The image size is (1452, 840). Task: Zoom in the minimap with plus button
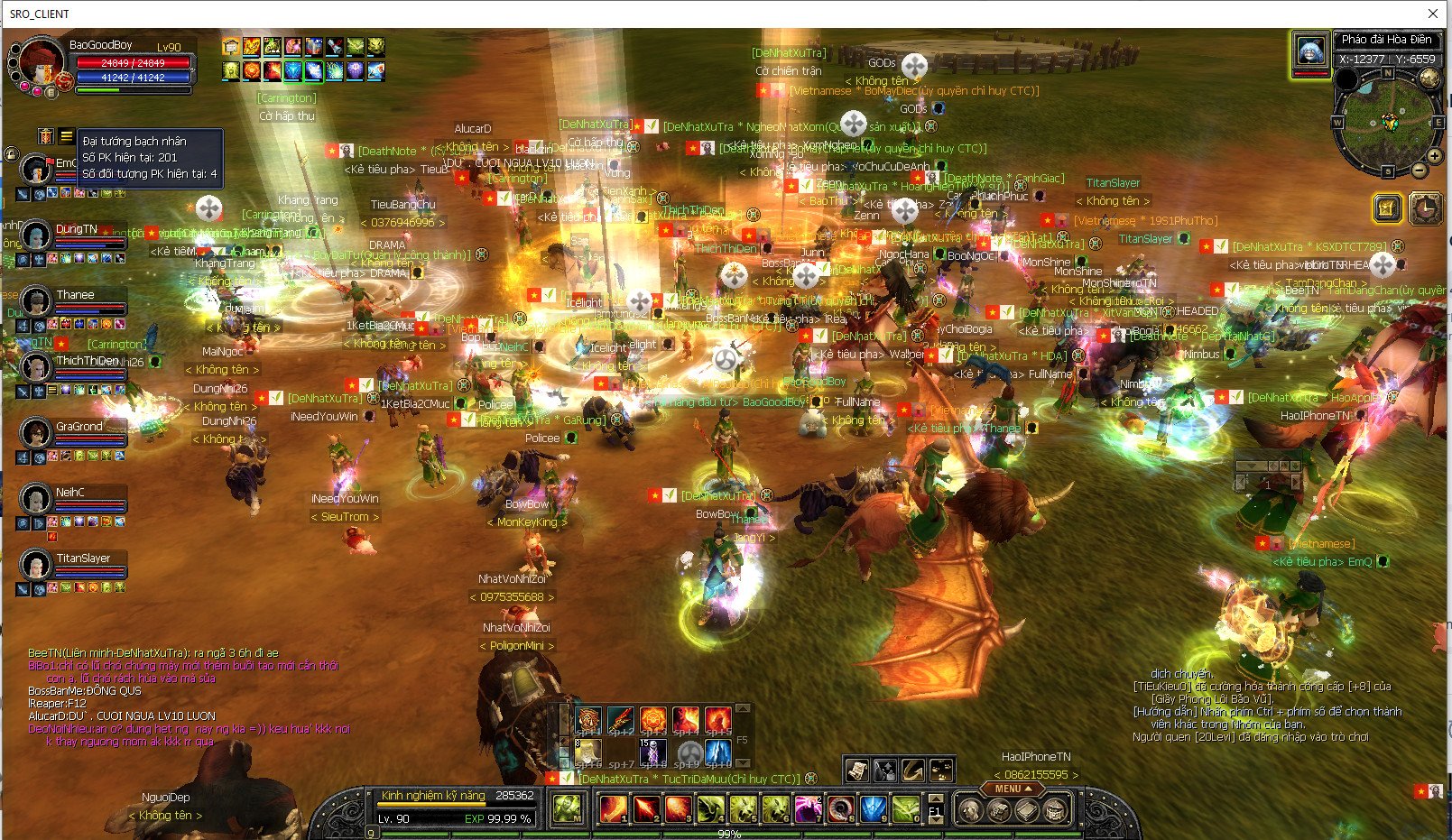1435,155
